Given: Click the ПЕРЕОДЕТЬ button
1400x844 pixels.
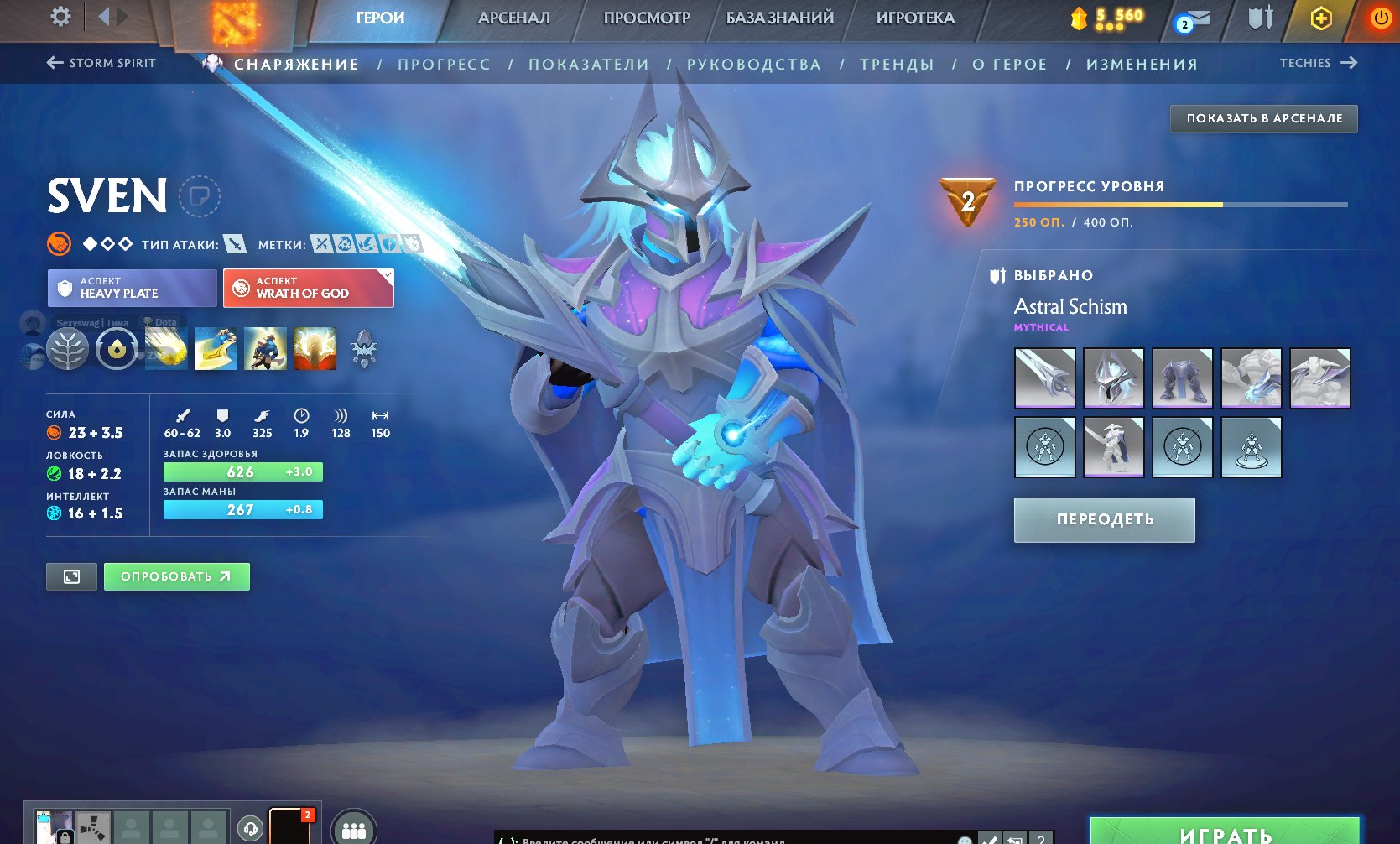Looking at the screenshot, I should pyautogui.click(x=1104, y=519).
